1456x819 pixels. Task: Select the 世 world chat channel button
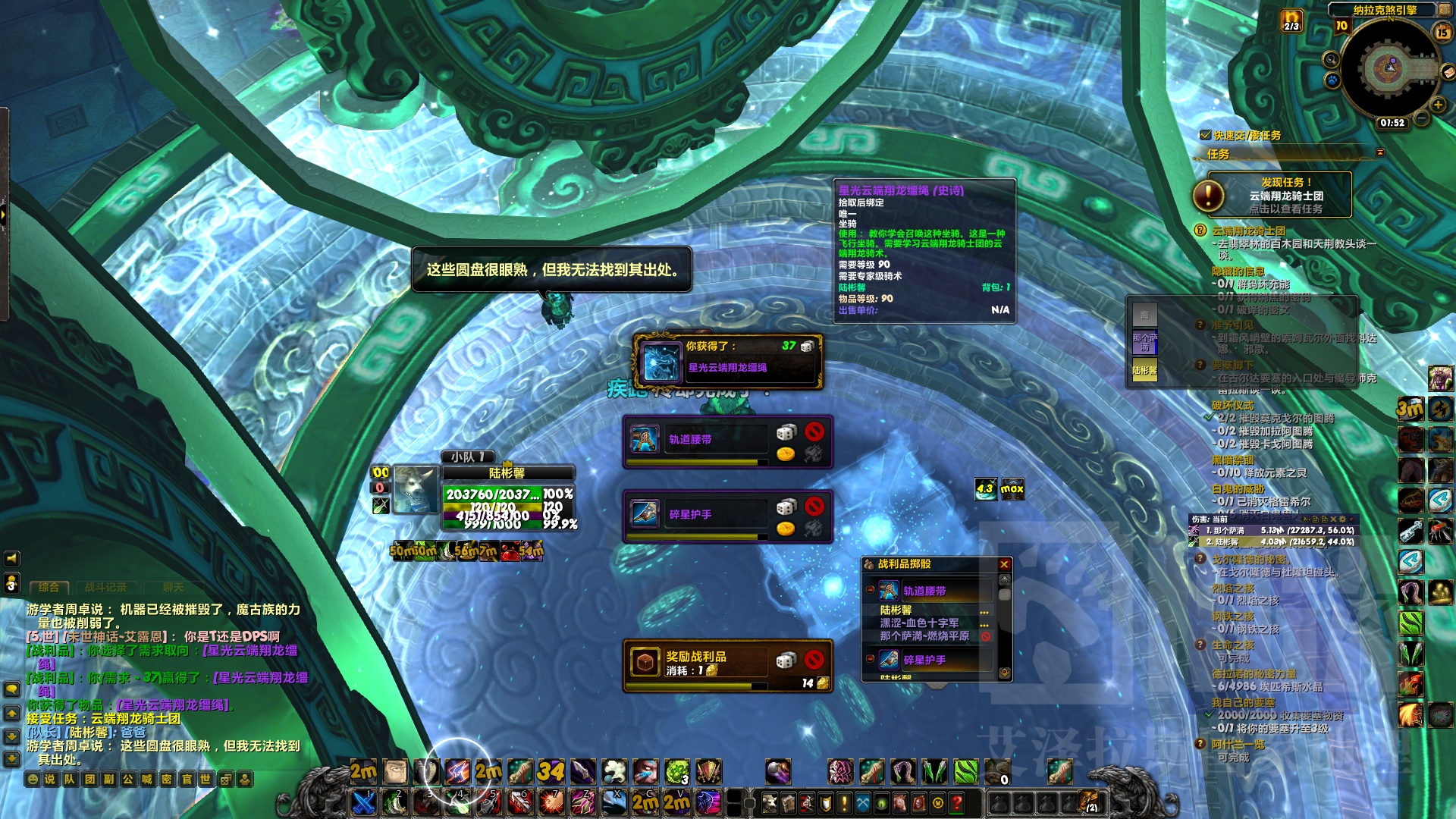click(x=206, y=779)
